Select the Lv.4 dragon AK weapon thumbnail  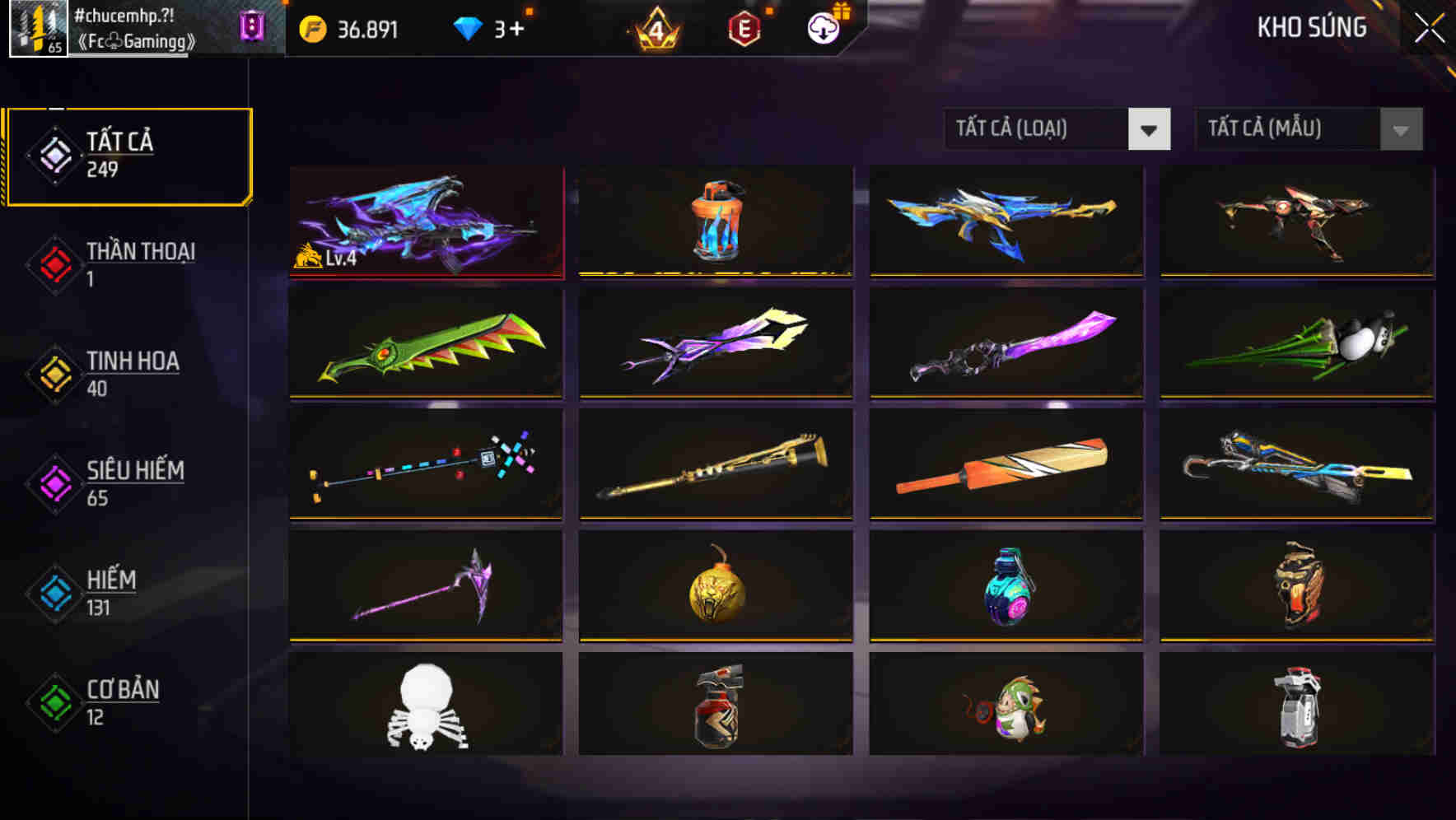[426, 221]
